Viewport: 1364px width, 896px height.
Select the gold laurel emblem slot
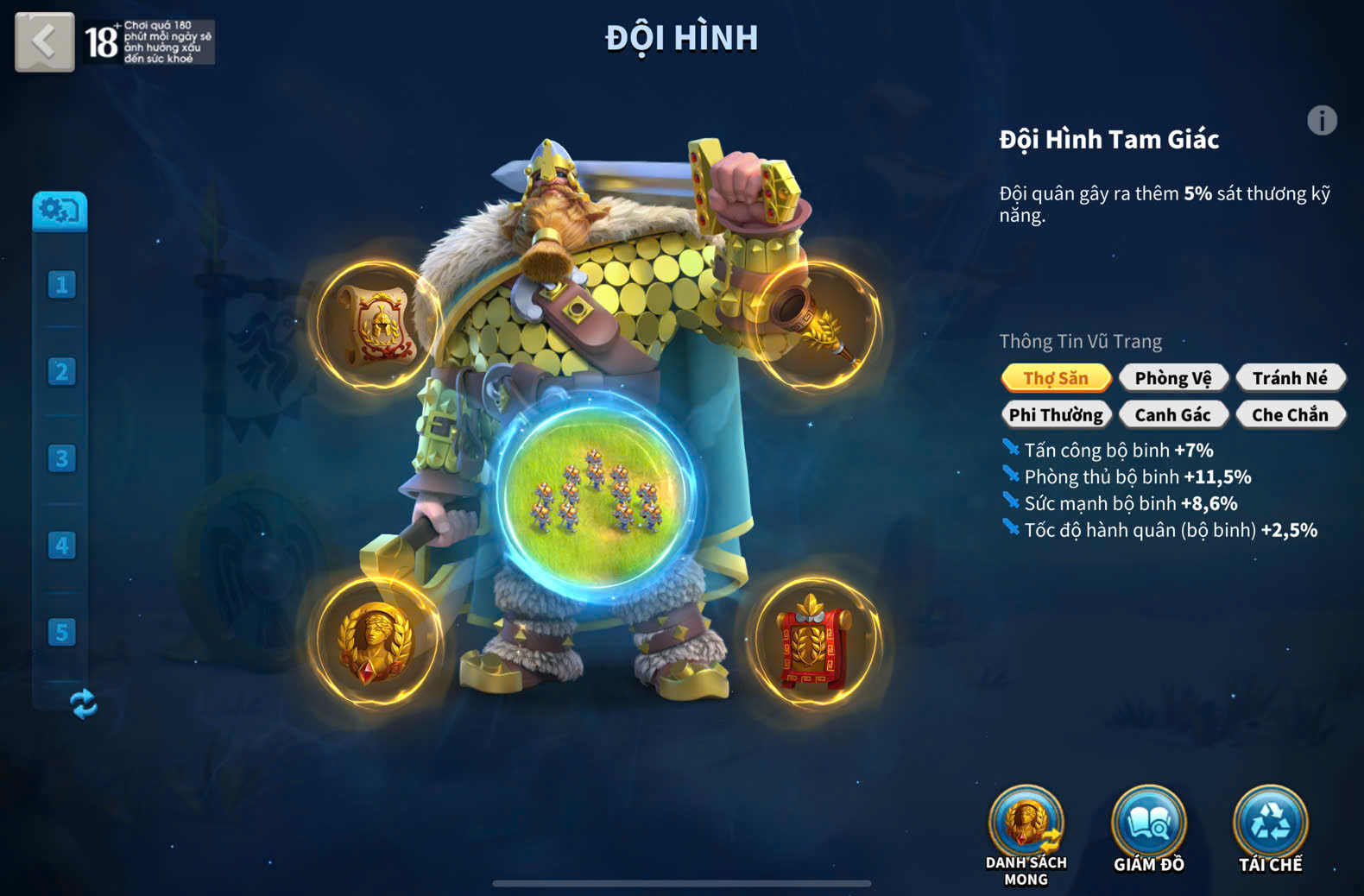[375, 641]
